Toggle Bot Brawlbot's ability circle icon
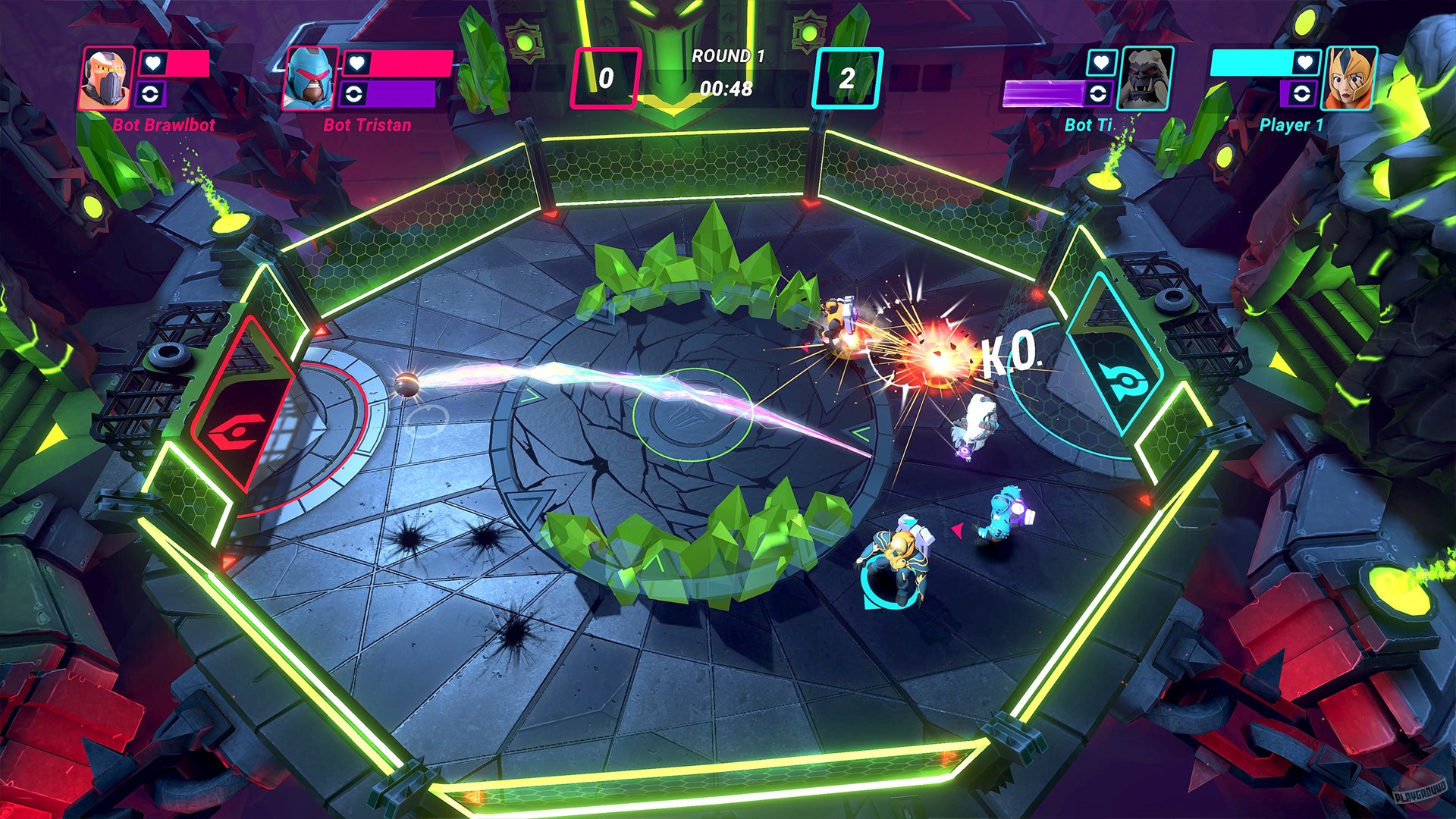Viewport: 1456px width, 819px height. [x=152, y=93]
